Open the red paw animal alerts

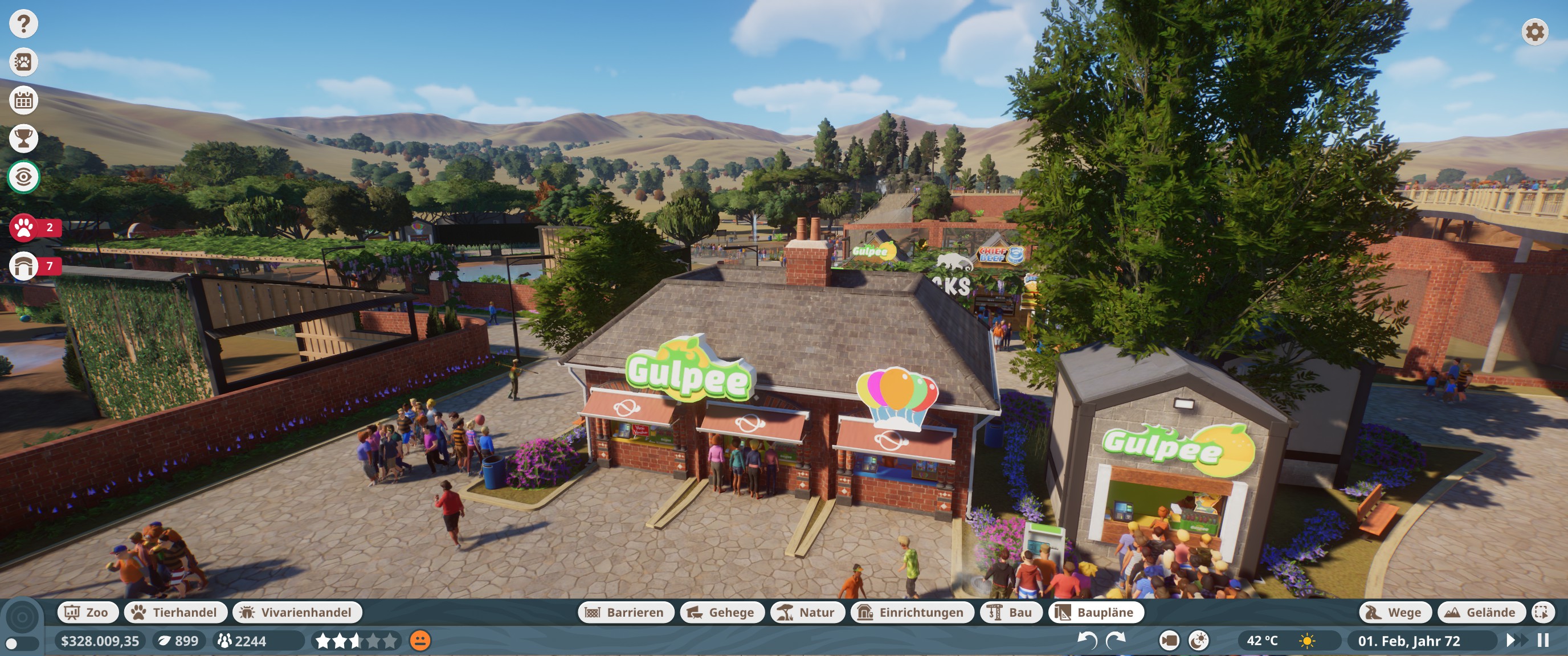24,228
